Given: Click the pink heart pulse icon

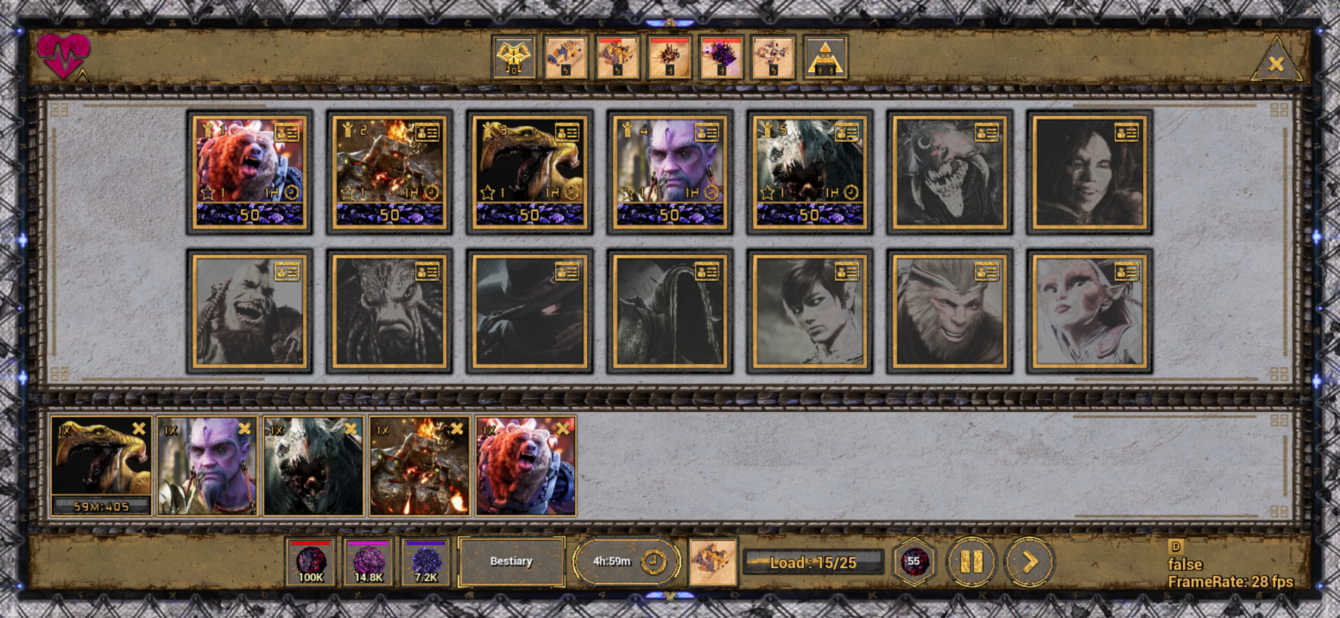Looking at the screenshot, I should coord(63,56).
